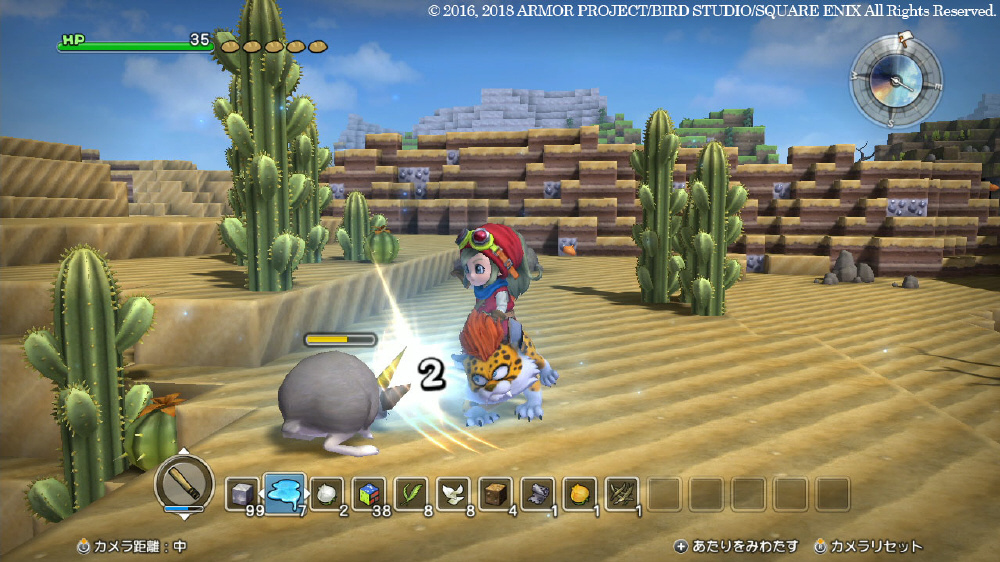Viewport: 1000px width, 562px height.
Task: Click the compass minimap
Action: [895, 80]
